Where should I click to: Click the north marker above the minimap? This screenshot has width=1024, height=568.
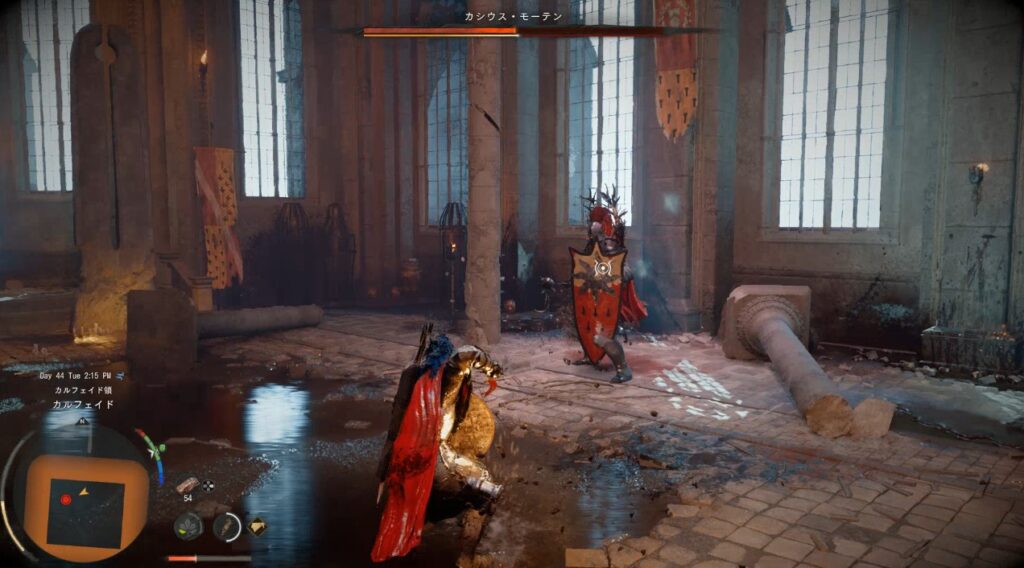point(83,421)
